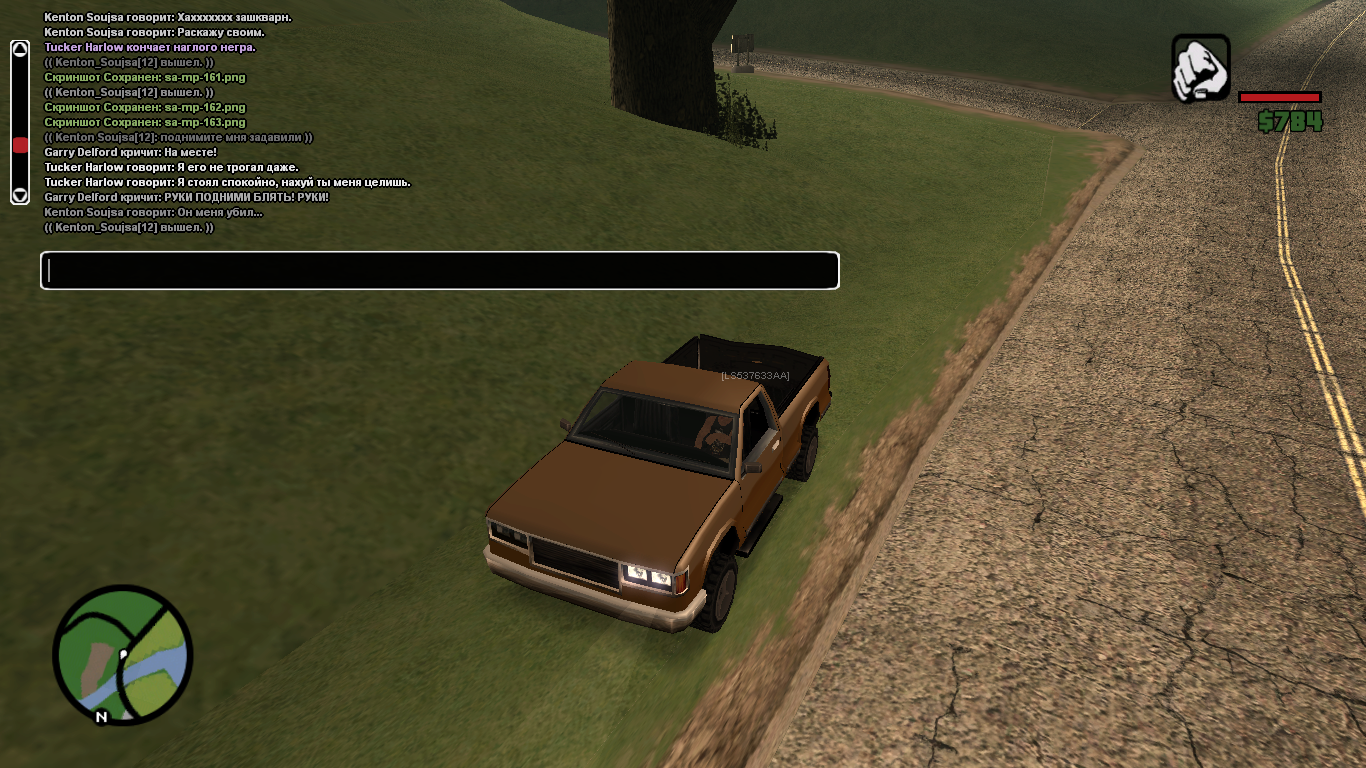Screen dimensions: 1366x768
Task: Click the circular radar minimap
Action: pyautogui.click(x=123, y=655)
